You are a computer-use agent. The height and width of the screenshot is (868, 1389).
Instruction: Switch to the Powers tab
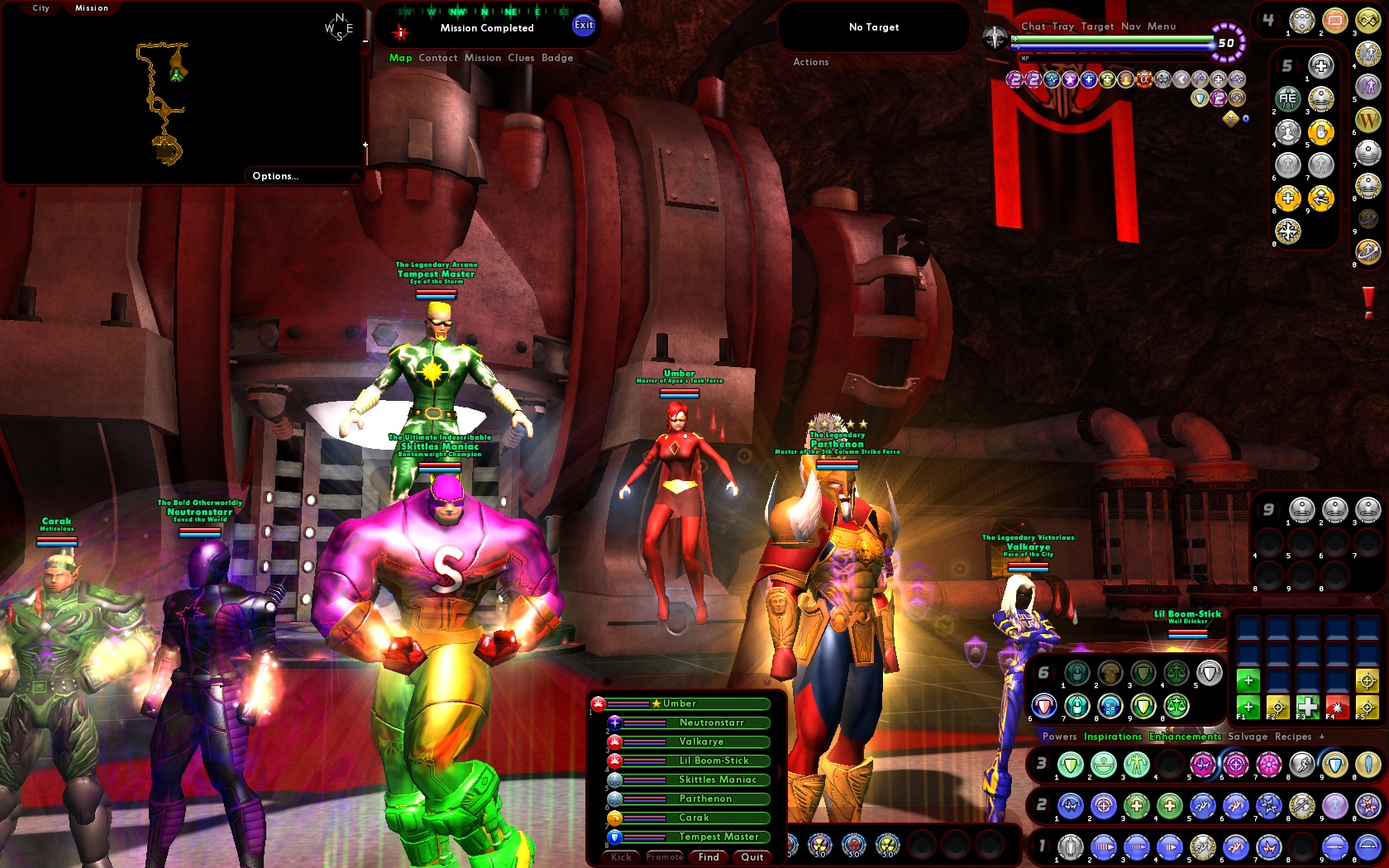[1059, 737]
